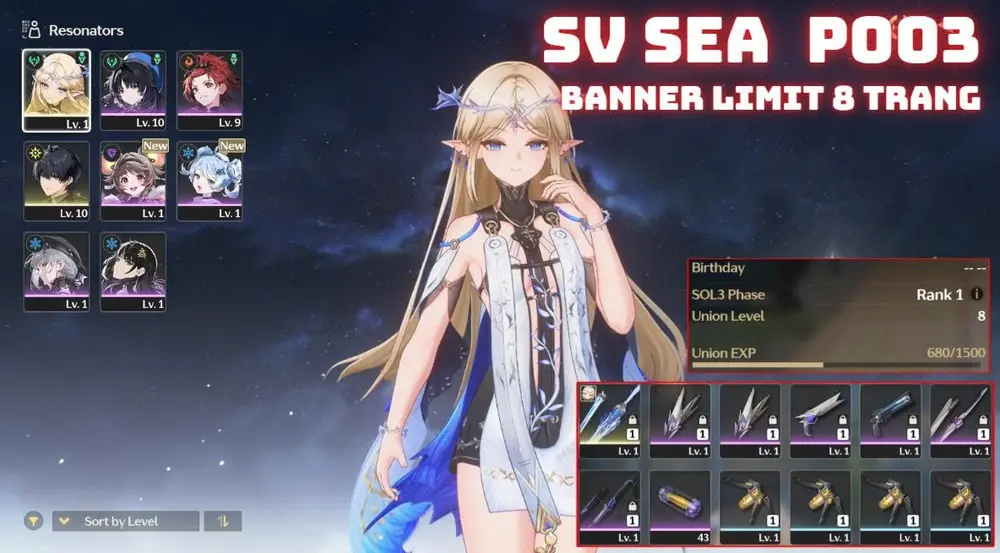
Task: Select the blonde elf resonator portrait
Action: [56, 89]
